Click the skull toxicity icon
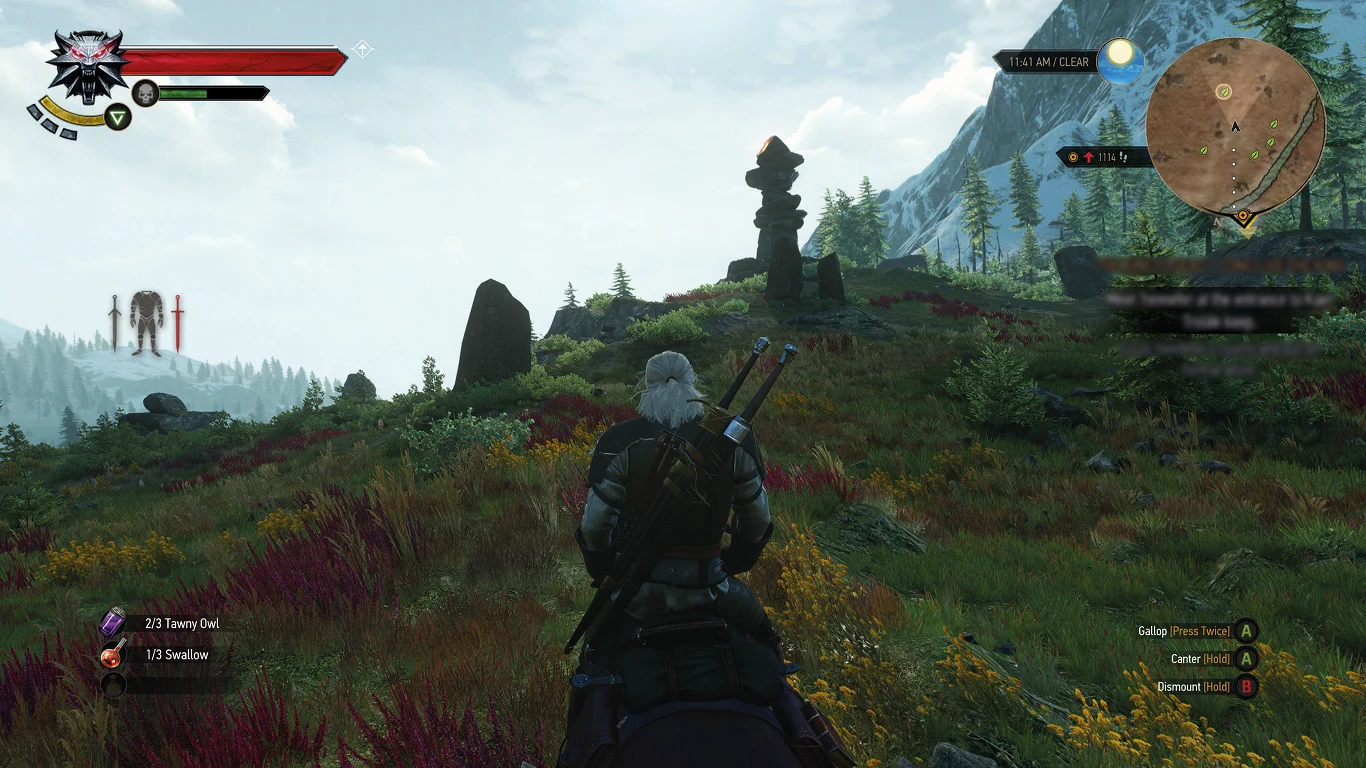The width and height of the screenshot is (1366, 768). coord(145,93)
